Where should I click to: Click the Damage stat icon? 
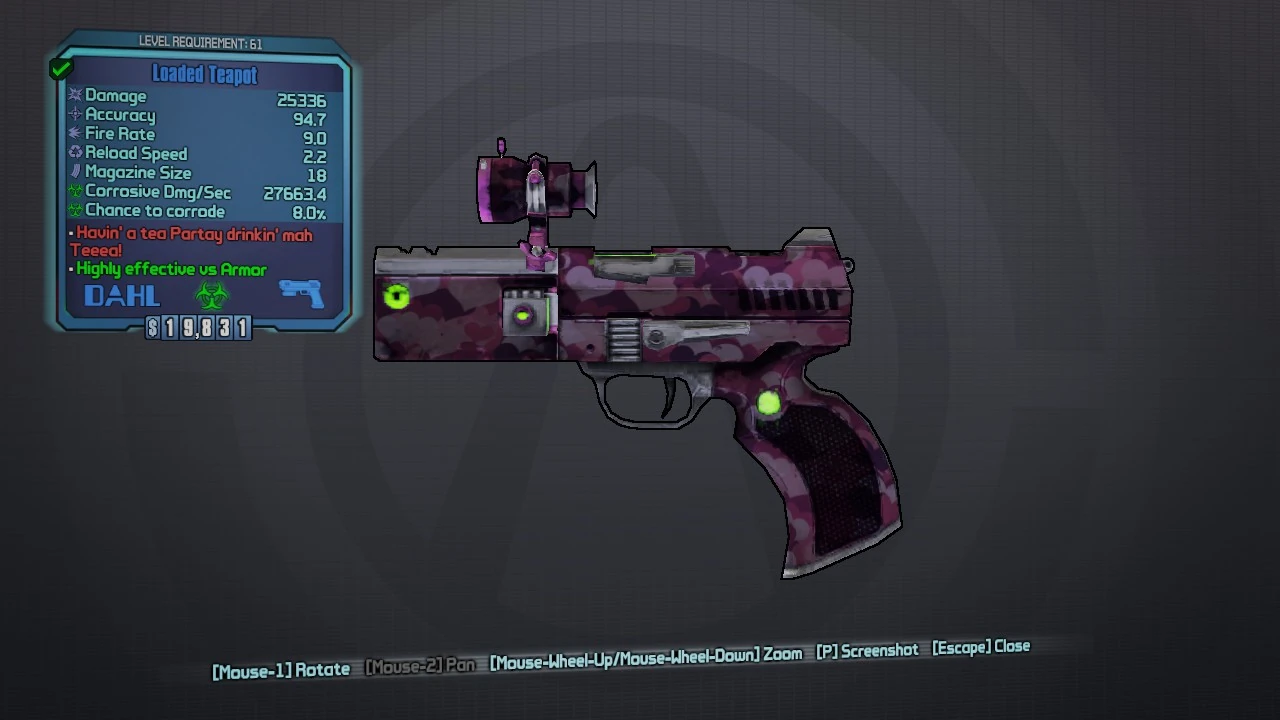[74, 96]
